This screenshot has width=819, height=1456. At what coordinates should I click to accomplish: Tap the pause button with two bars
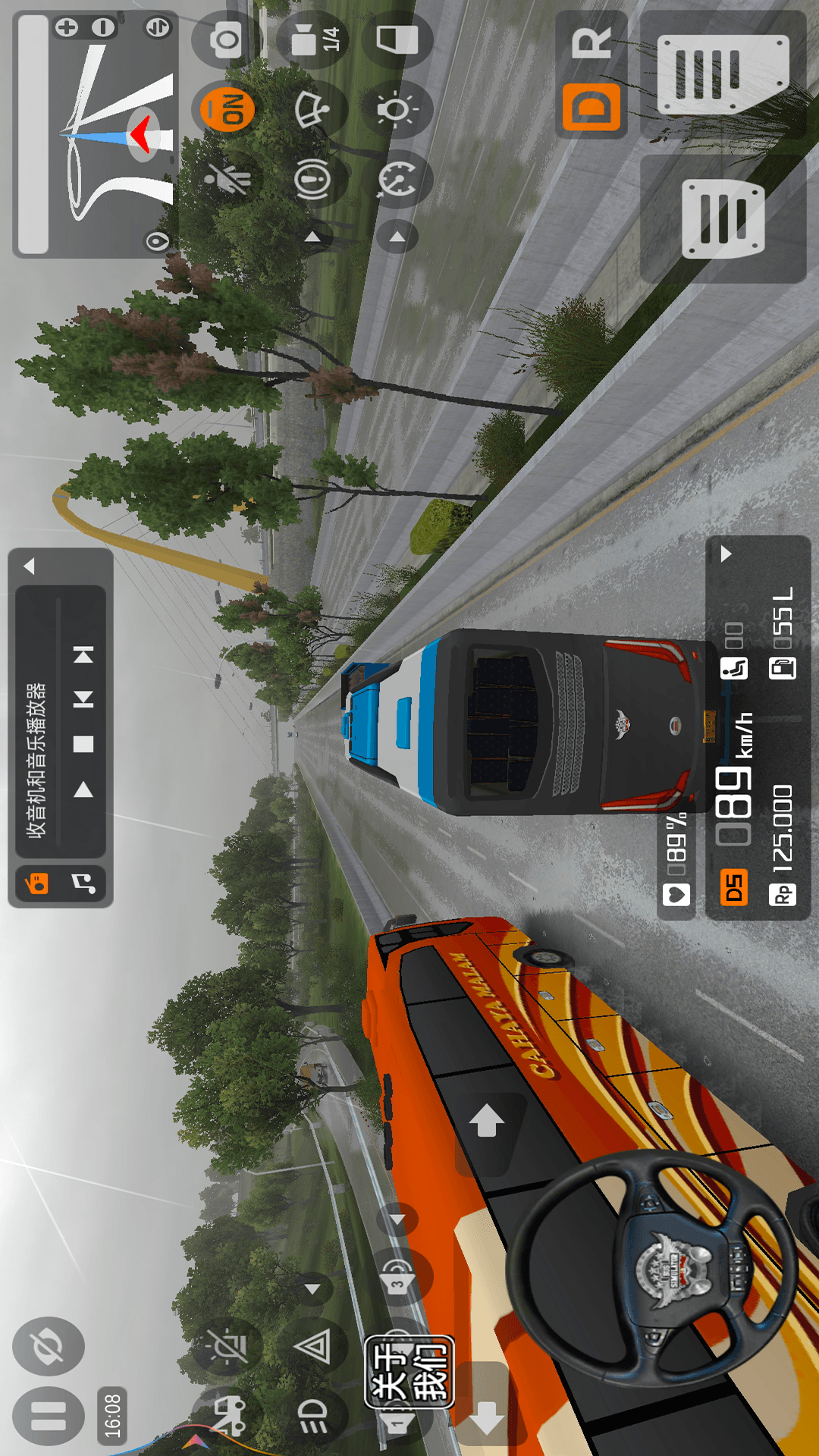pyautogui.click(x=48, y=1415)
